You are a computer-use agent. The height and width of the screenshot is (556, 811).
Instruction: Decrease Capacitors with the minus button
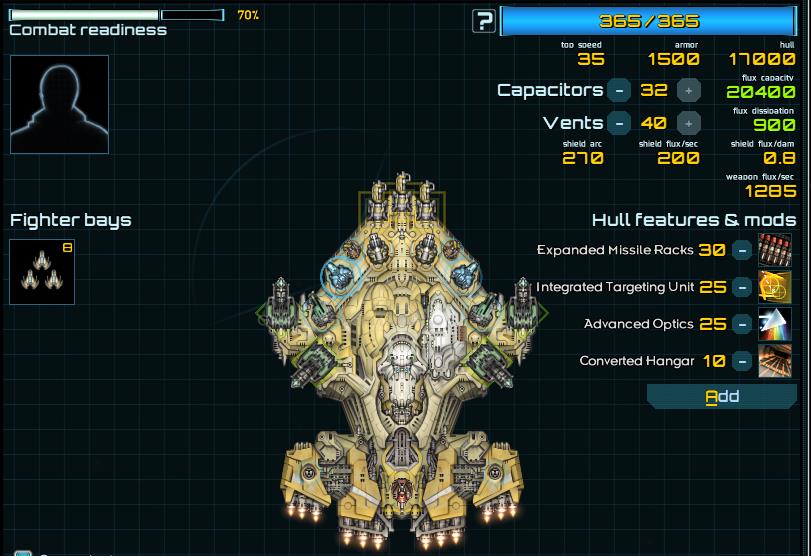[619, 90]
